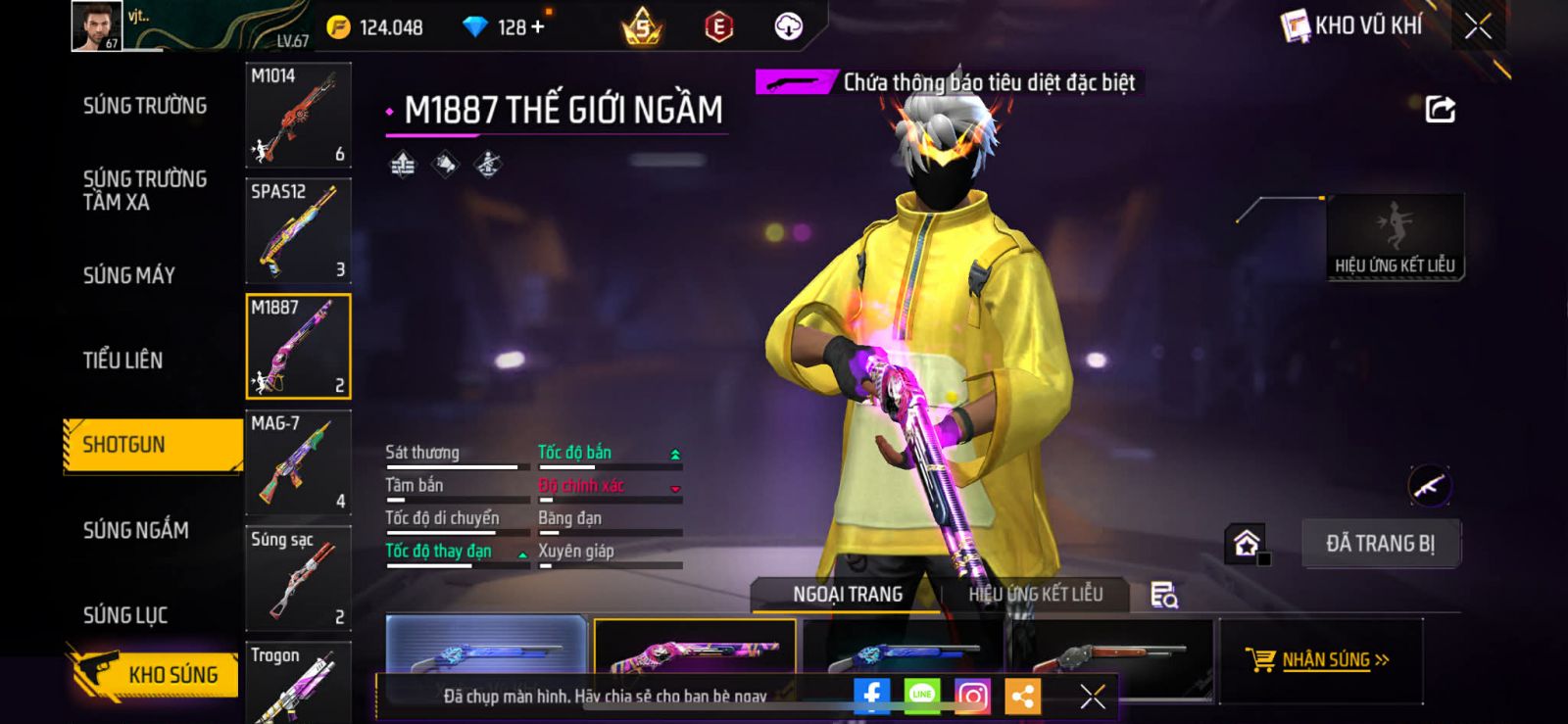1568x724 pixels.
Task: Switch to SÚNG MÁY category
Action: 129,275
